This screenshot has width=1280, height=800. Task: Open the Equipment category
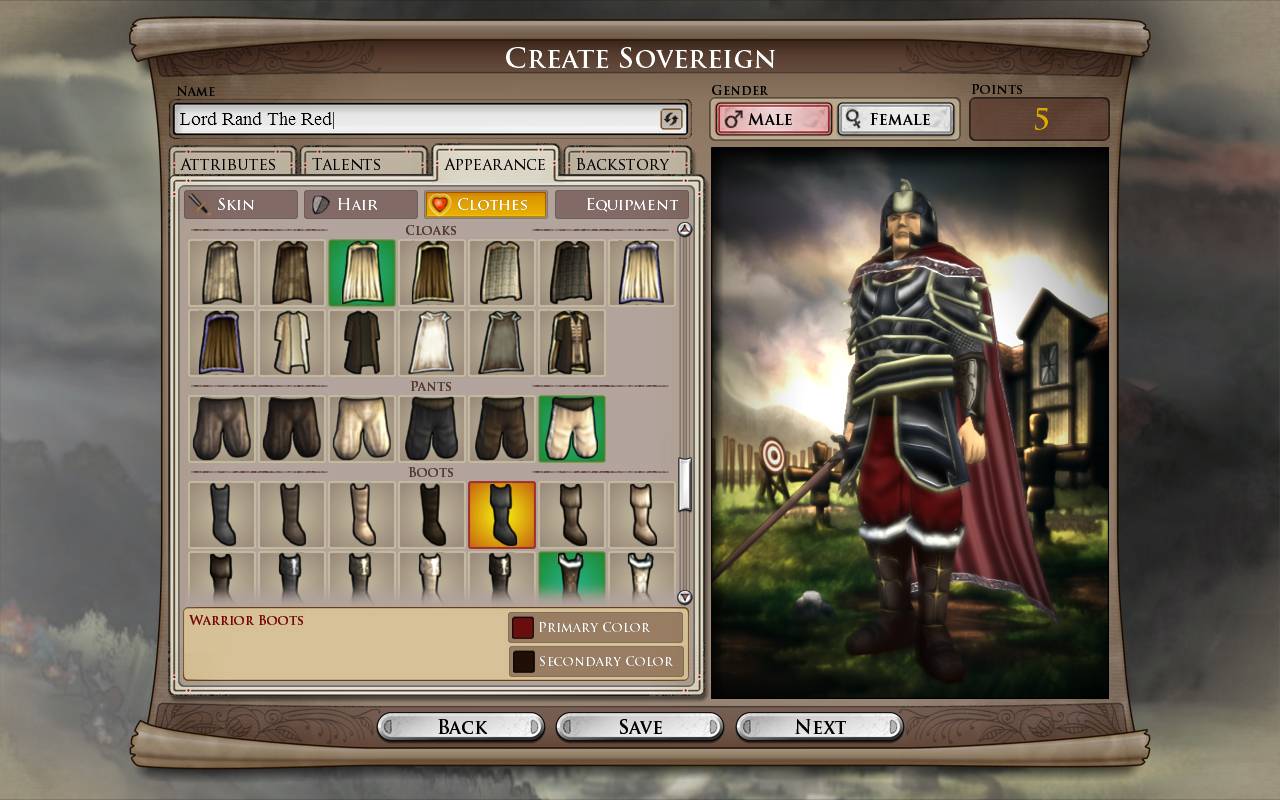coord(622,204)
